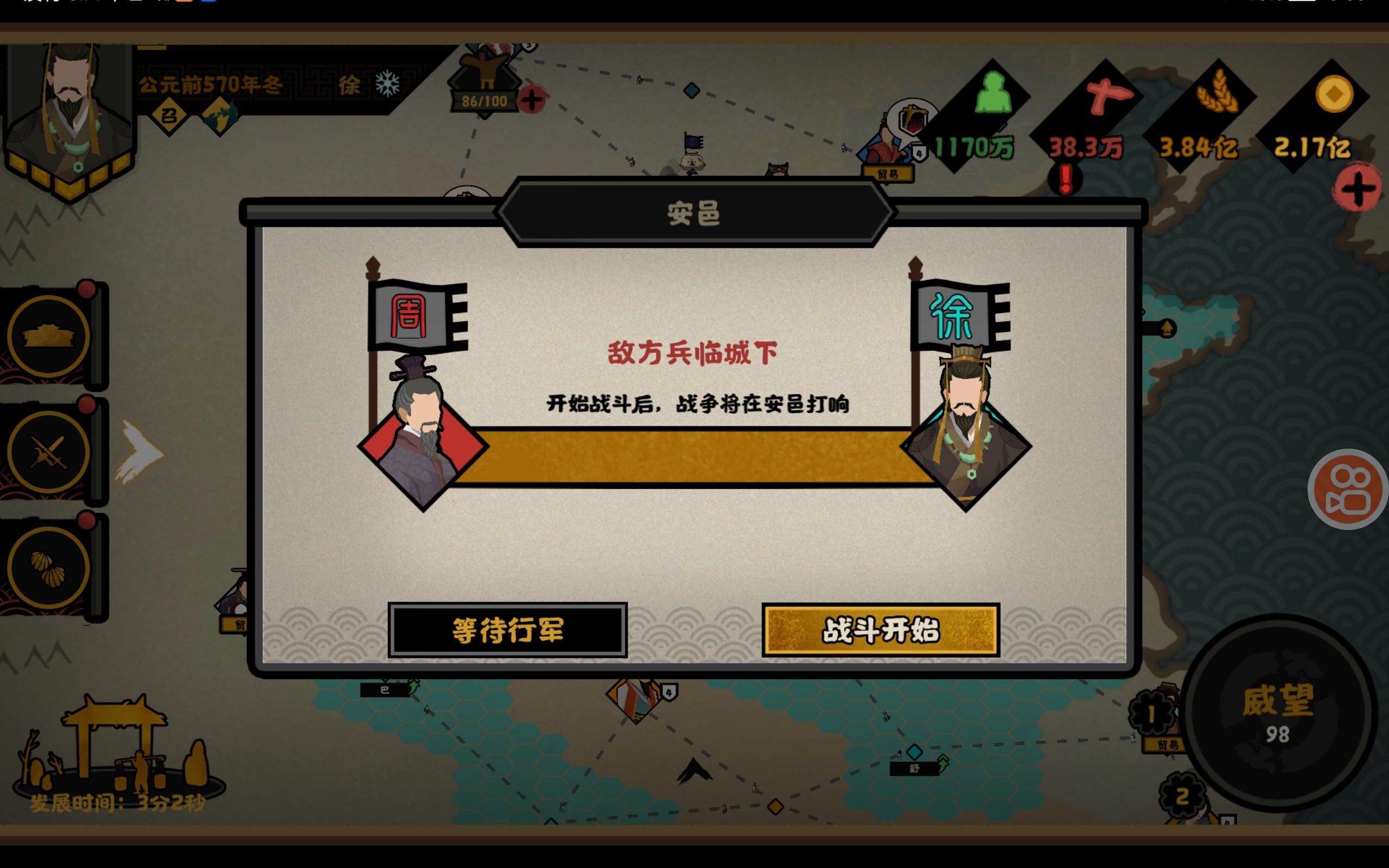Toggle the red notification dot on swords icon
The height and width of the screenshot is (868, 1389).
click(87, 404)
